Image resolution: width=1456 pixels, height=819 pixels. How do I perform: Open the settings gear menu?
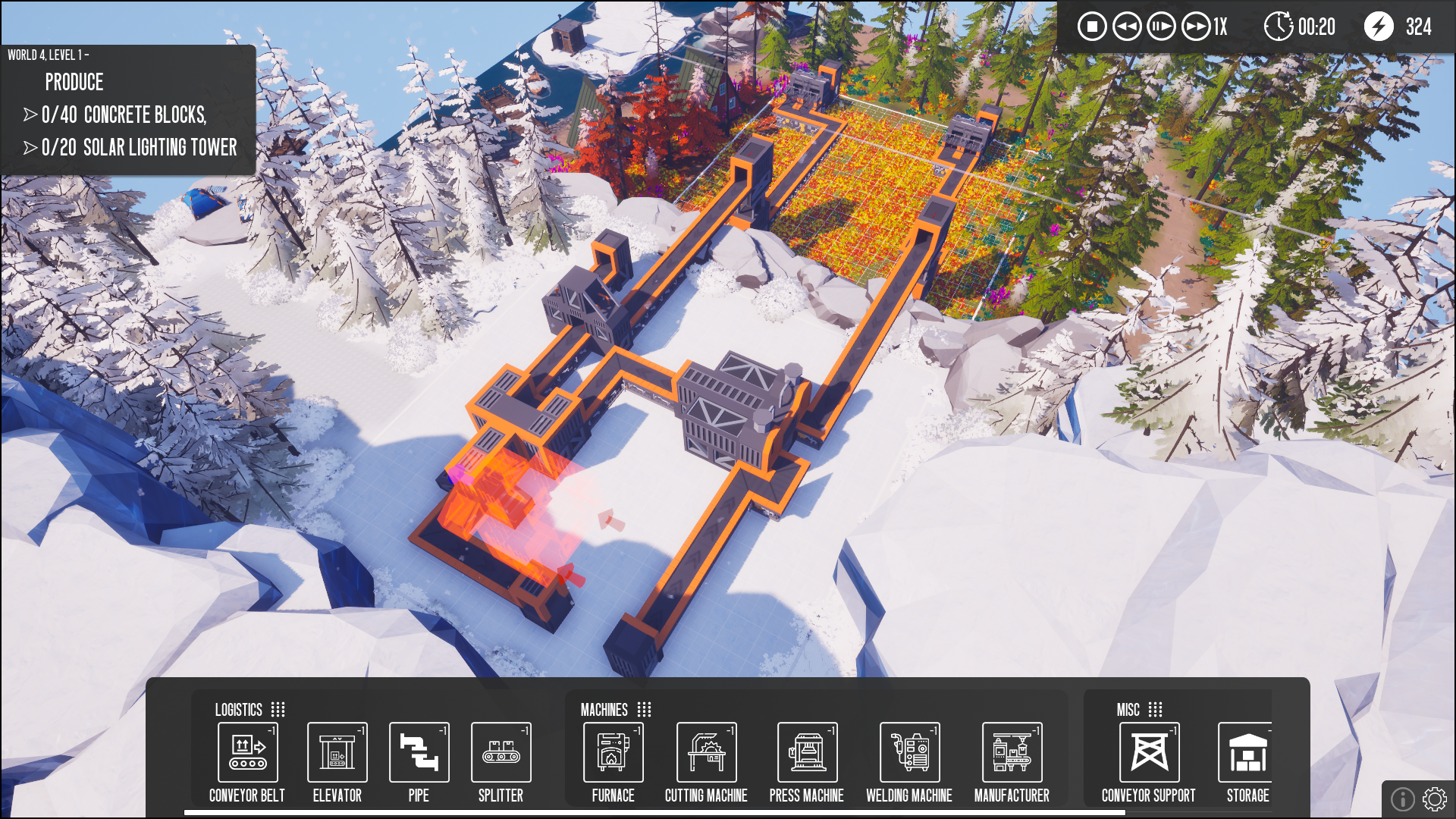click(x=1433, y=799)
